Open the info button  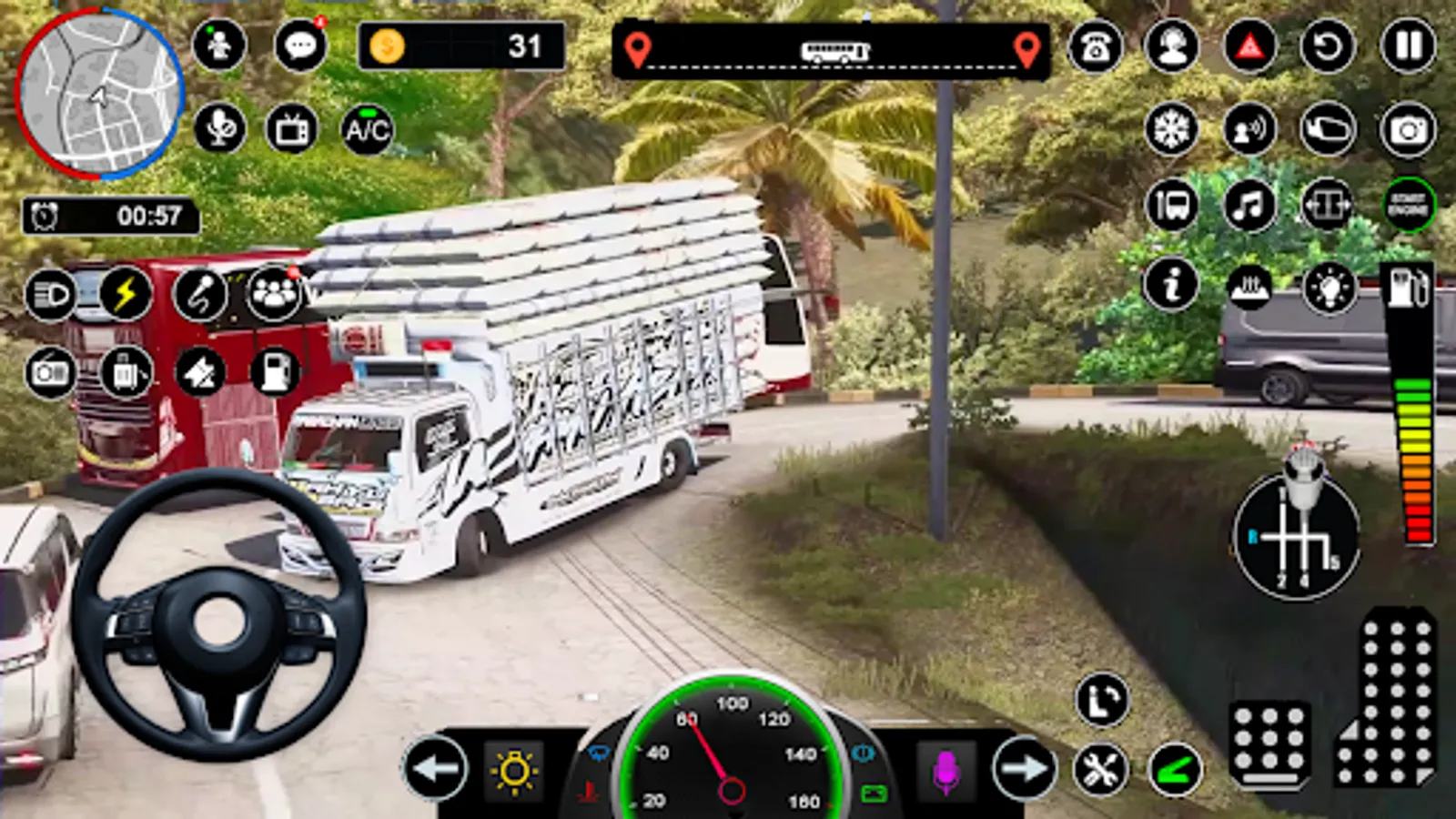[x=1171, y=285]
